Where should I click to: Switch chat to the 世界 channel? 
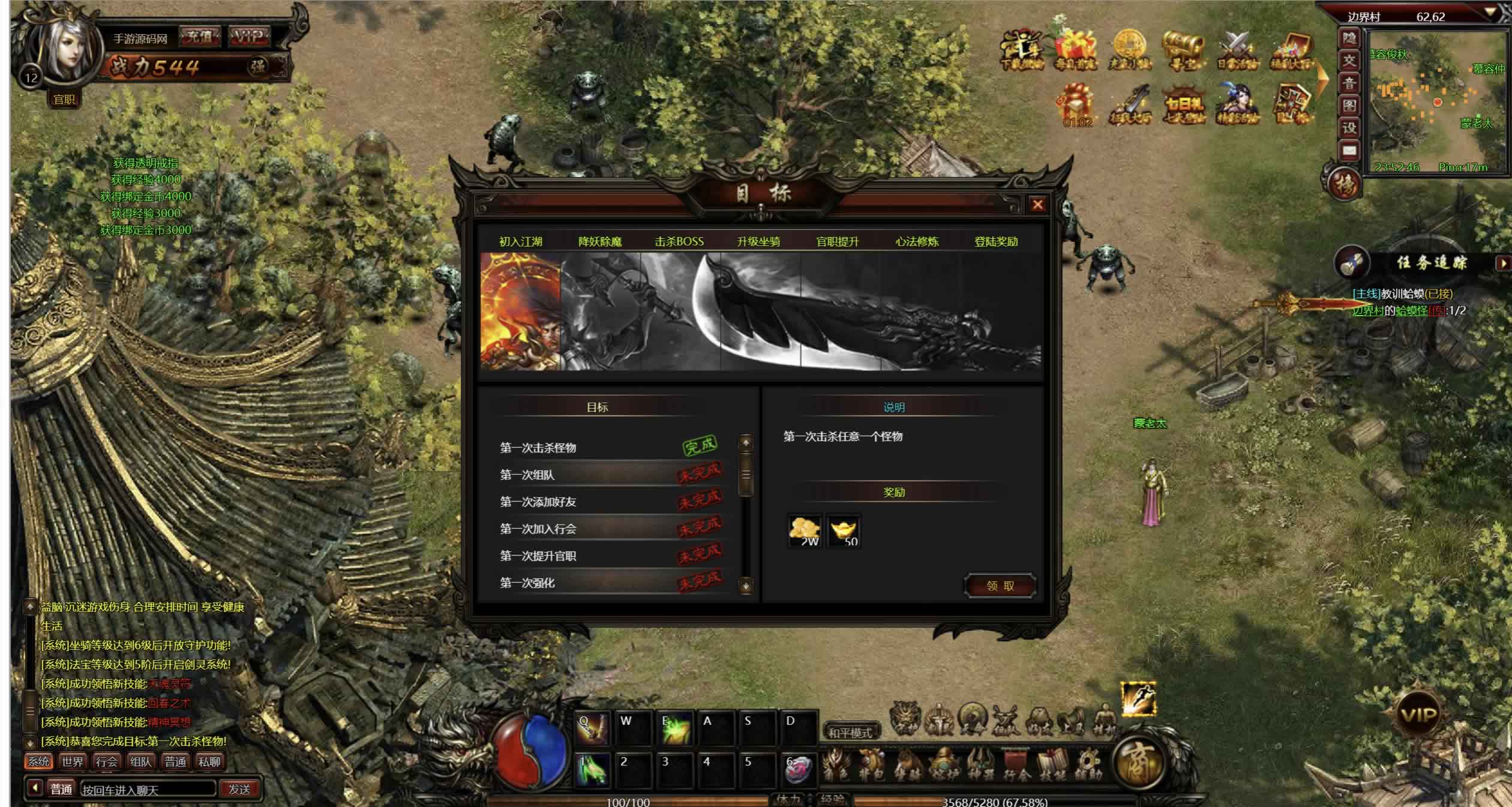click(73, 762)
